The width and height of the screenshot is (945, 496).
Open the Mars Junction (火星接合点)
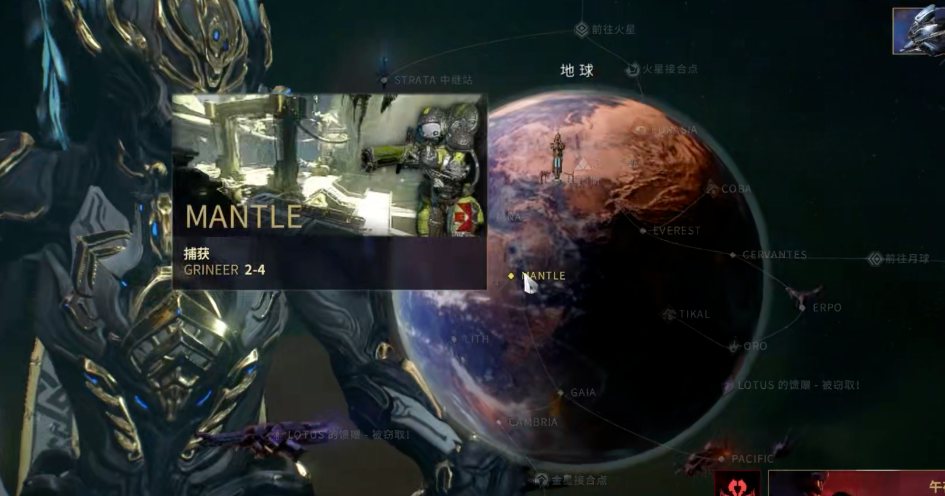[x=632, y=70]
